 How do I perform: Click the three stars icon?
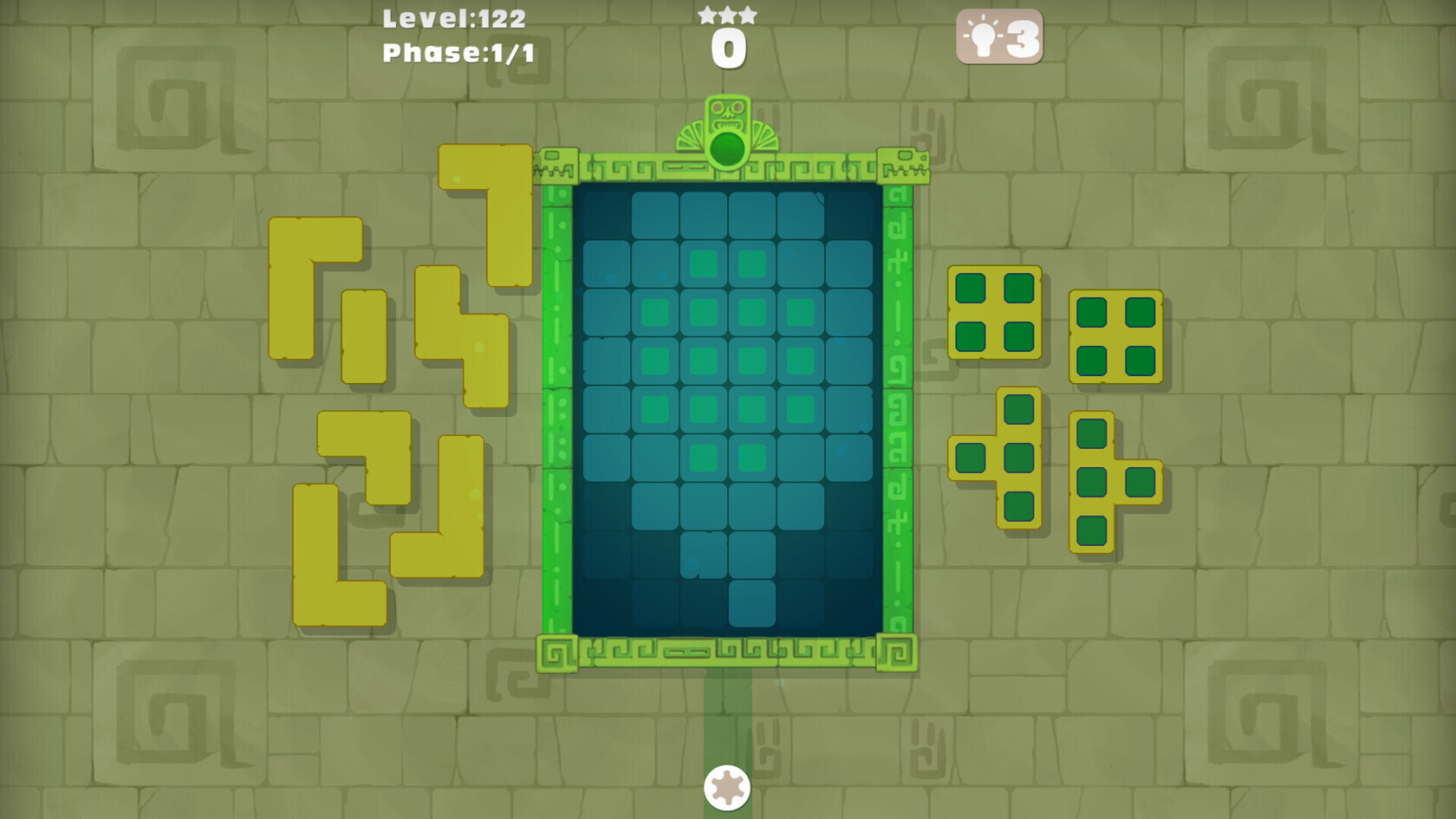pyautogui.click(x=728, y=14)
